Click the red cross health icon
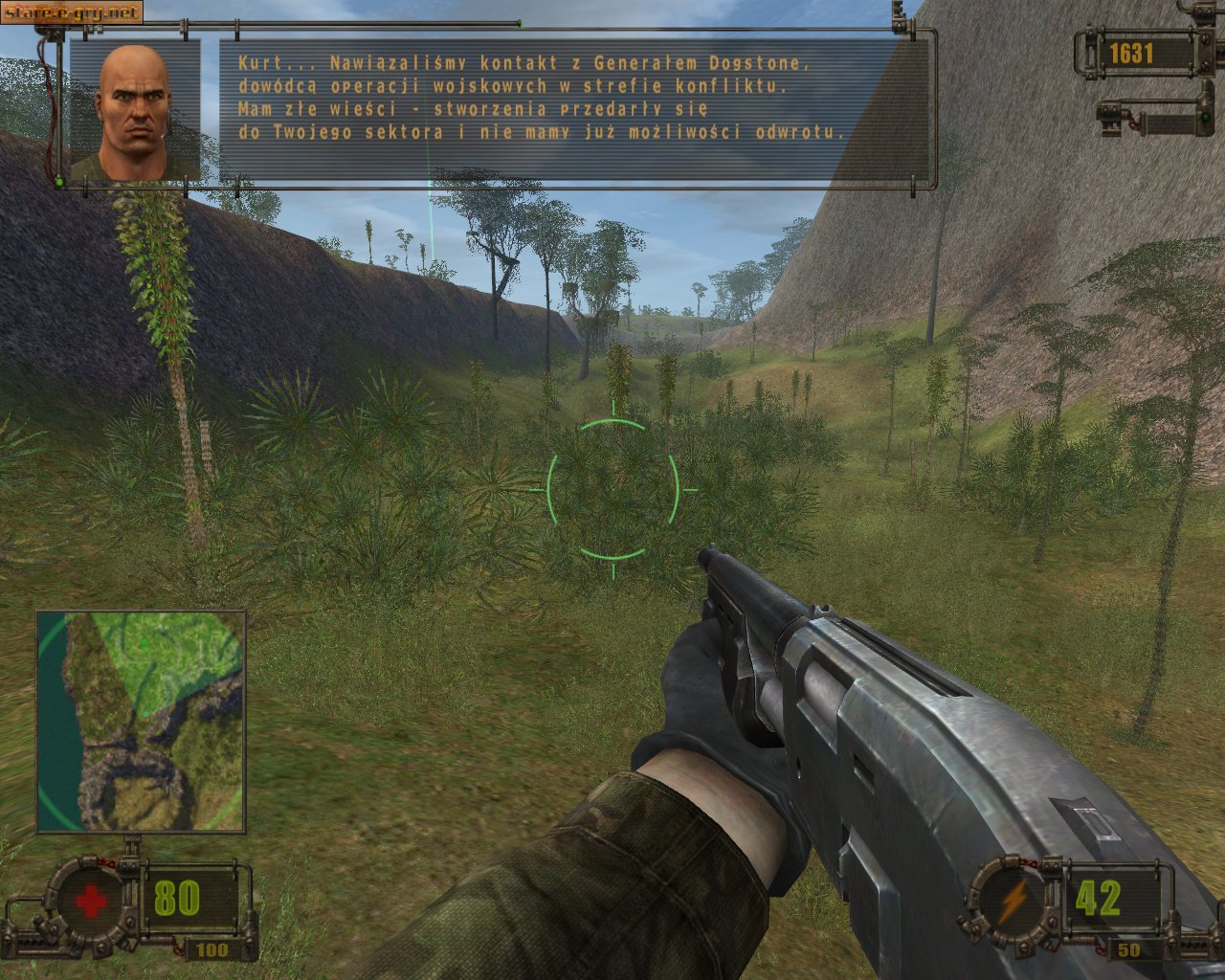This screenshot has height=980, width=1225. (x=90, y=900)
